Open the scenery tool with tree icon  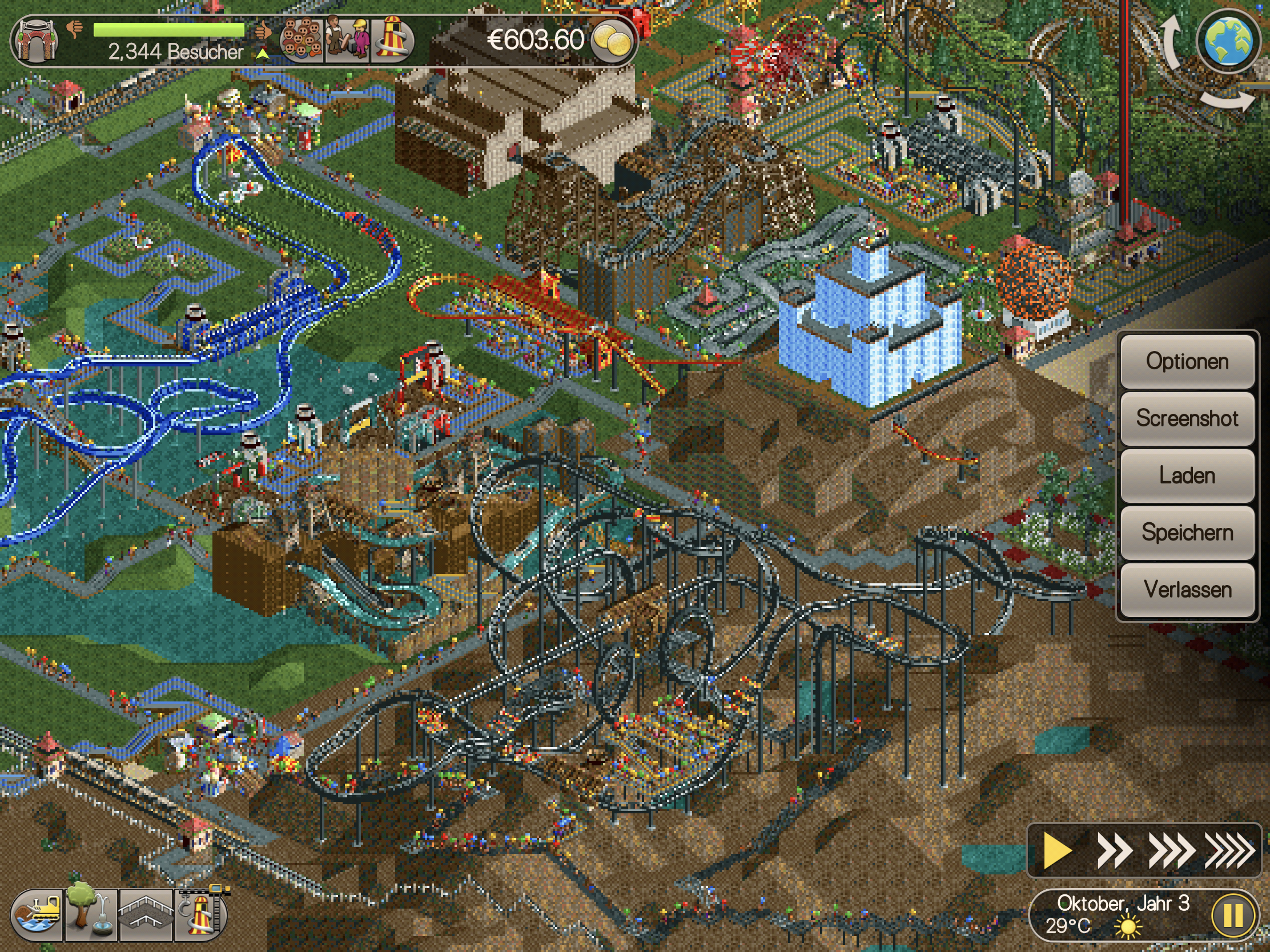coord(91,915)
